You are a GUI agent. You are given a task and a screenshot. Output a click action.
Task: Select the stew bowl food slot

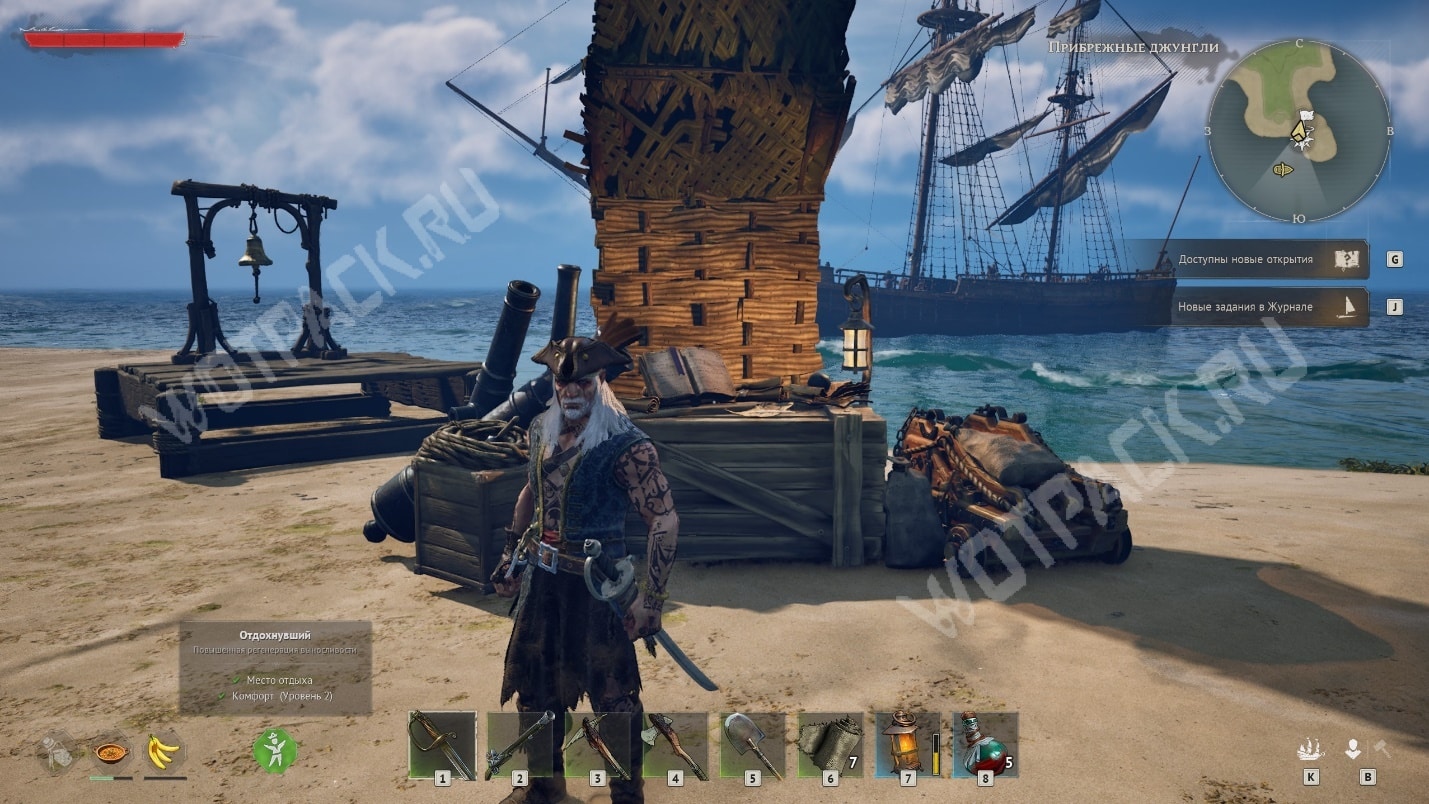pyautogui.click(x=110, y=751)
